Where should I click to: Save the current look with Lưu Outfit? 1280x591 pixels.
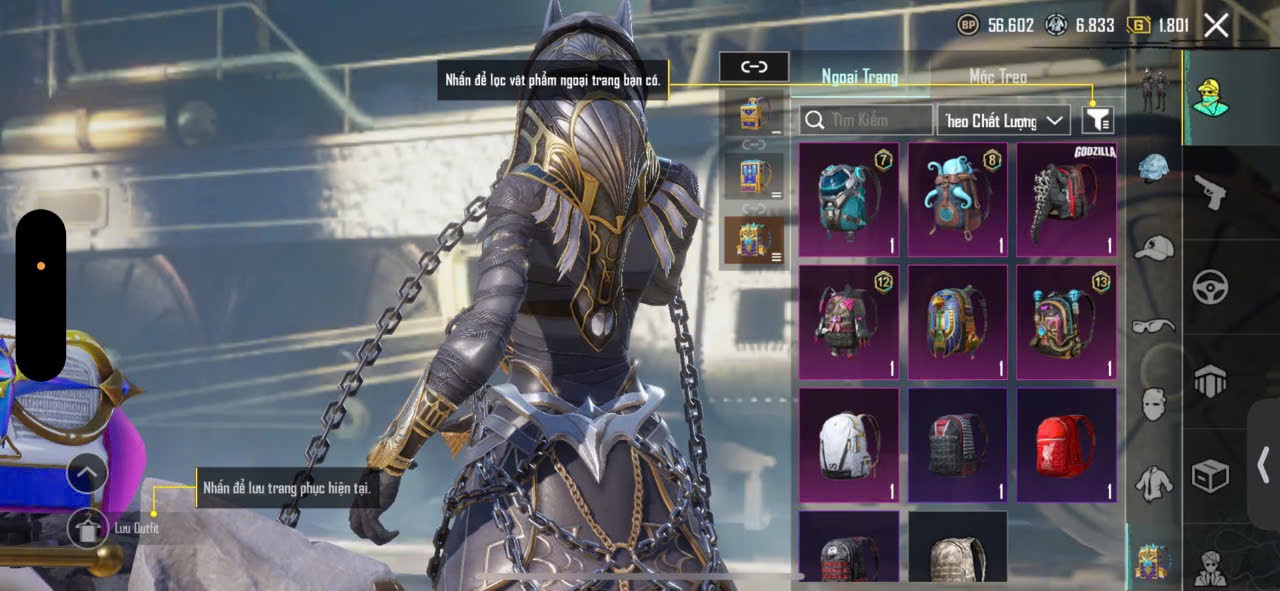(89, 528)
